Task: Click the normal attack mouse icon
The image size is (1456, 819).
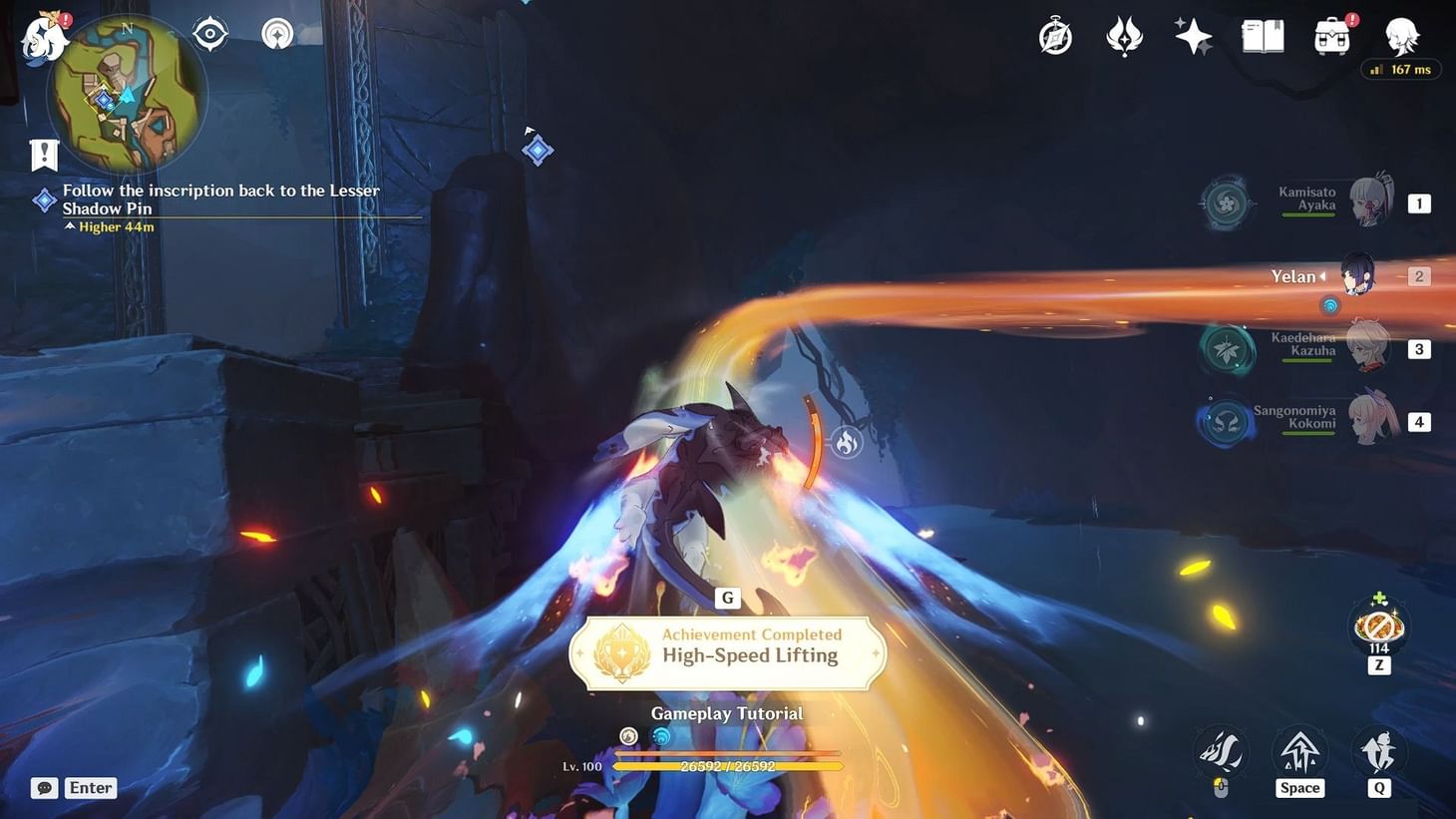Action: pyautogui.click(x=1221, y=753)
